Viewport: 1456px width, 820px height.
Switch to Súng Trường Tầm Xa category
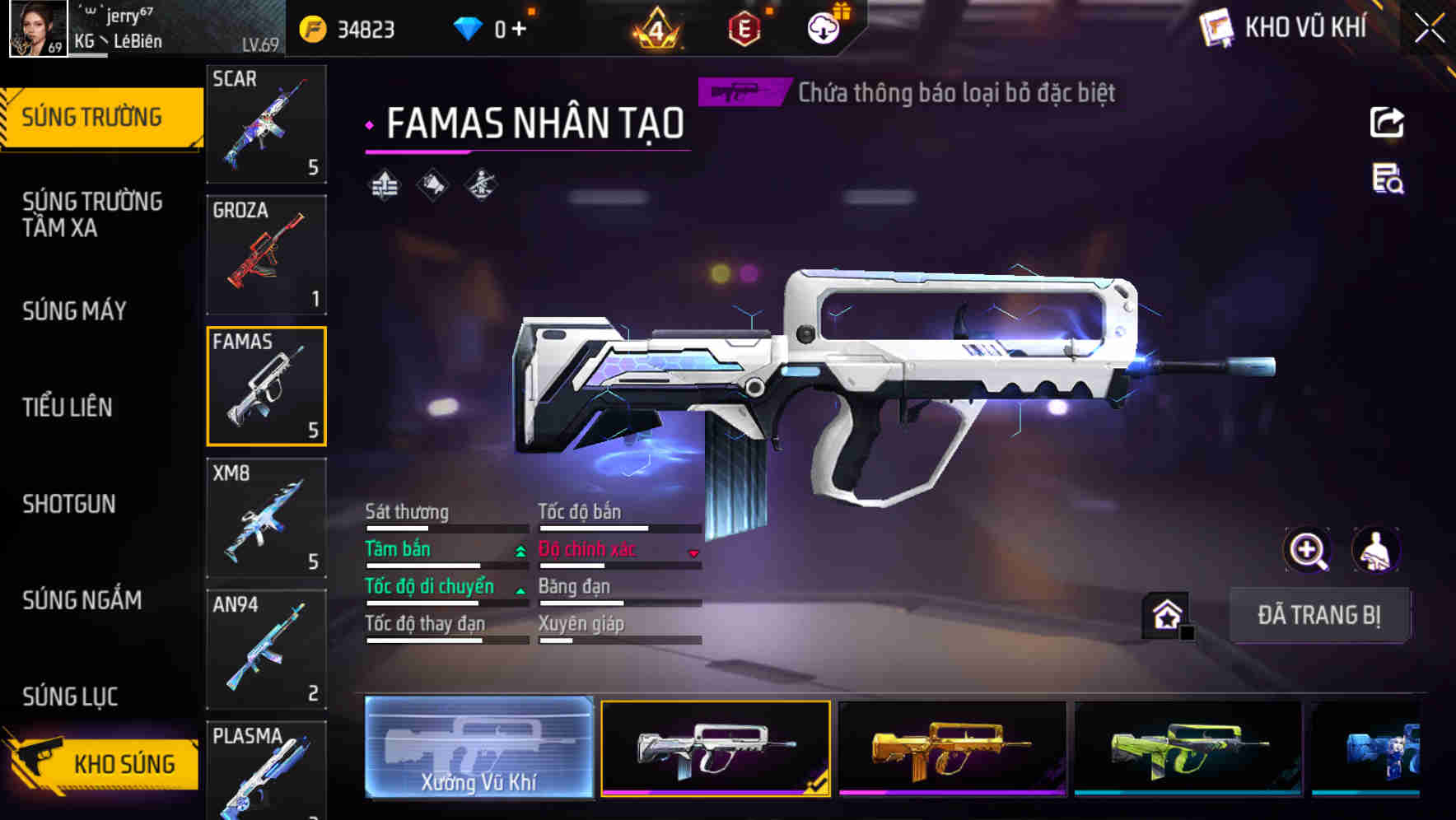(92, 214)
